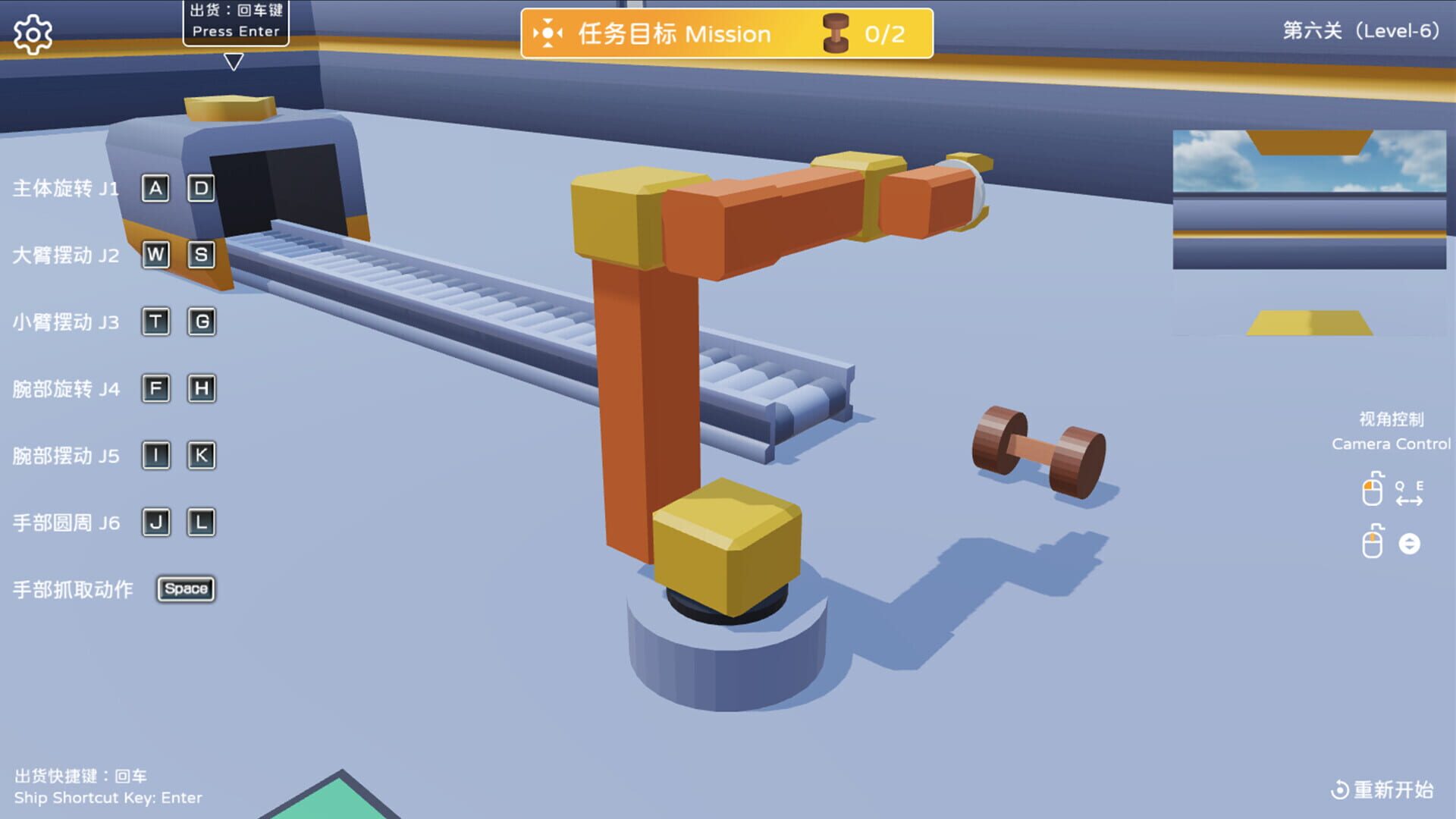This screenshot has height=819, width=1456.
Task: Toggle the J key for 手部圆周 J6
Action: (x=156, y=522)
